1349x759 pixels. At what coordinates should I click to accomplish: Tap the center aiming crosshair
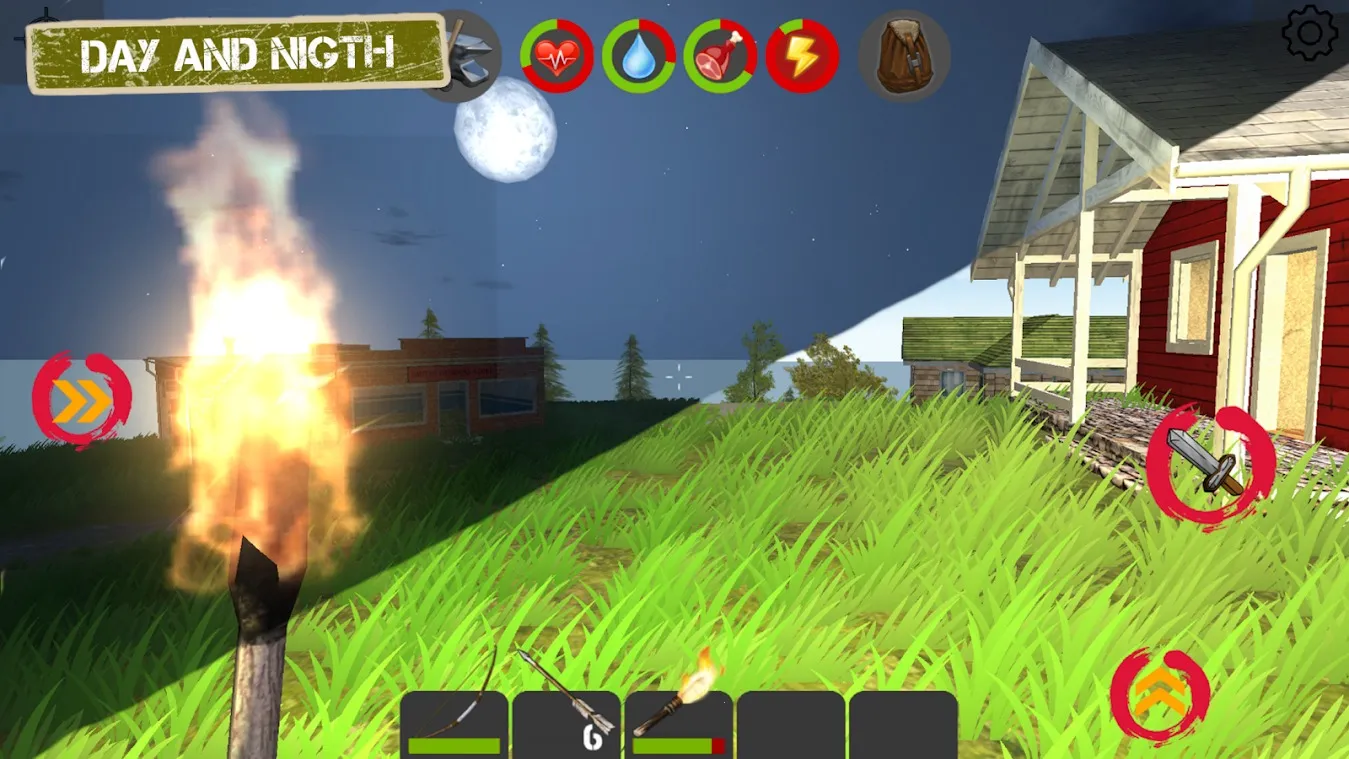pyautogui.click(x=678, y=374)
